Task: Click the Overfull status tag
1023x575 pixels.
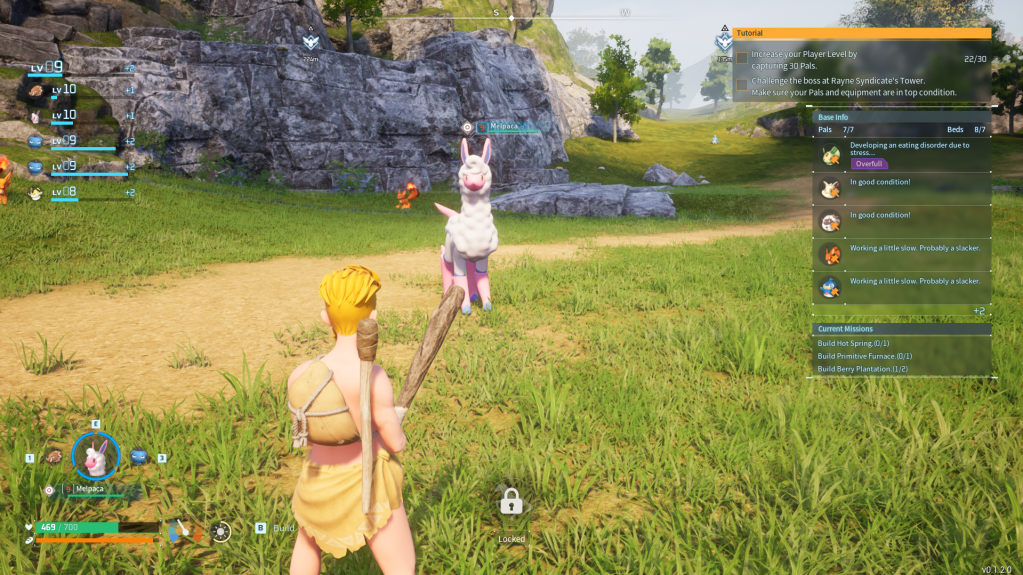Action: point(869,163)
